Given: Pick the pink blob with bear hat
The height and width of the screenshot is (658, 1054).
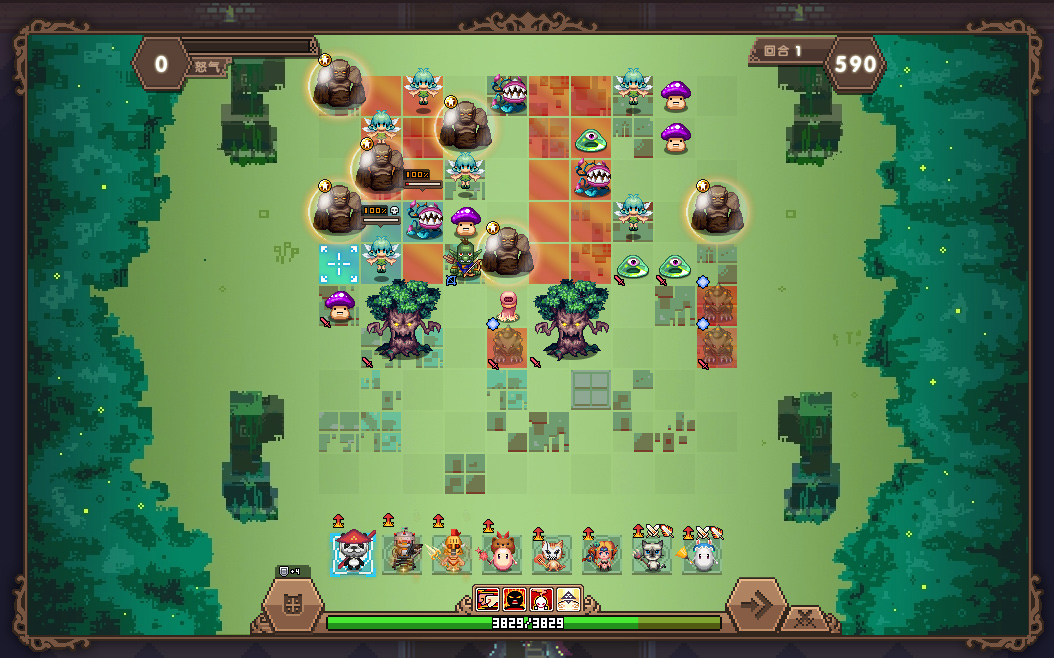Looking at the screenshot, I should pyautogui.click(x=502, y=554).
